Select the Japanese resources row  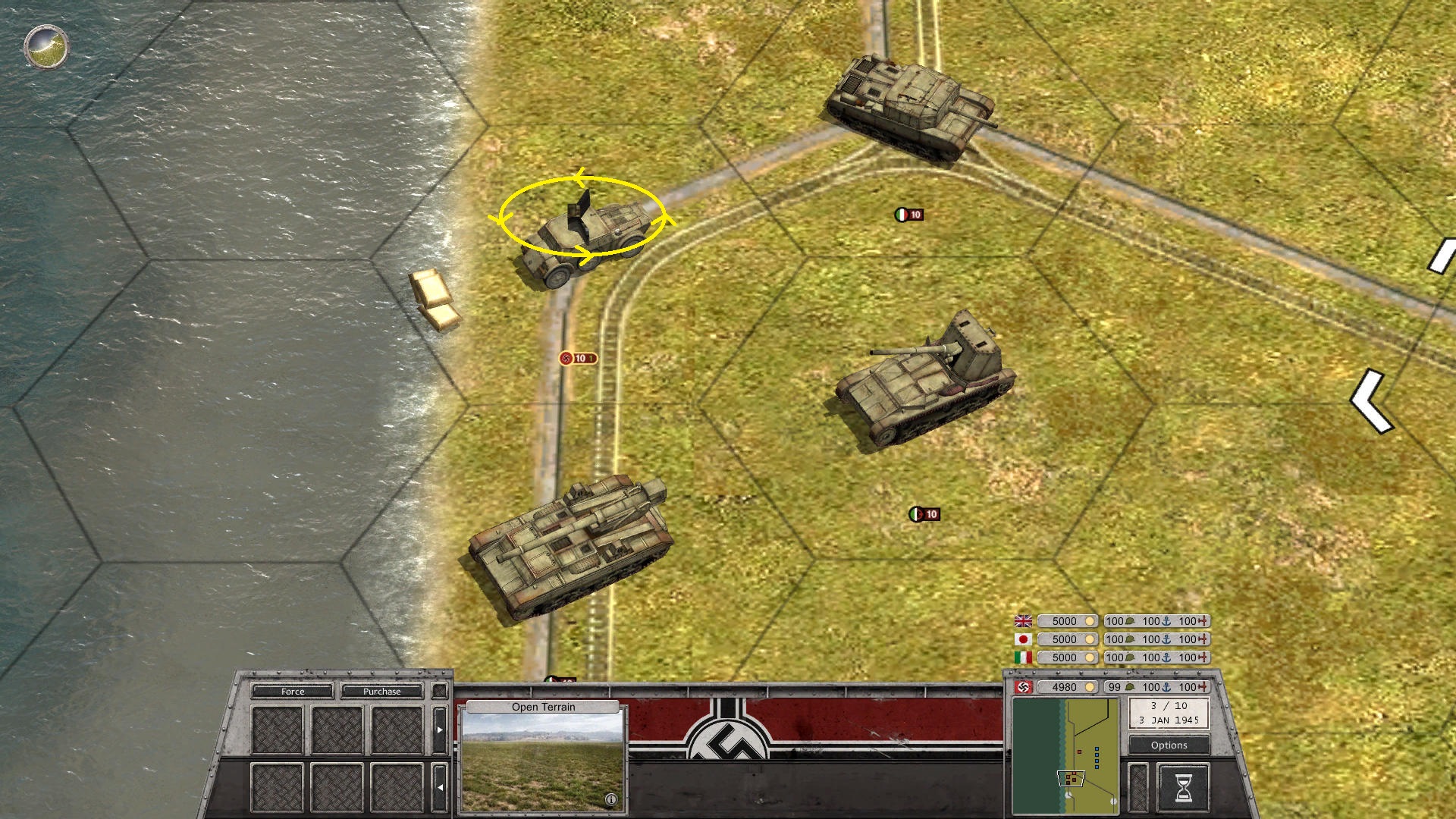coord(1112,639)
